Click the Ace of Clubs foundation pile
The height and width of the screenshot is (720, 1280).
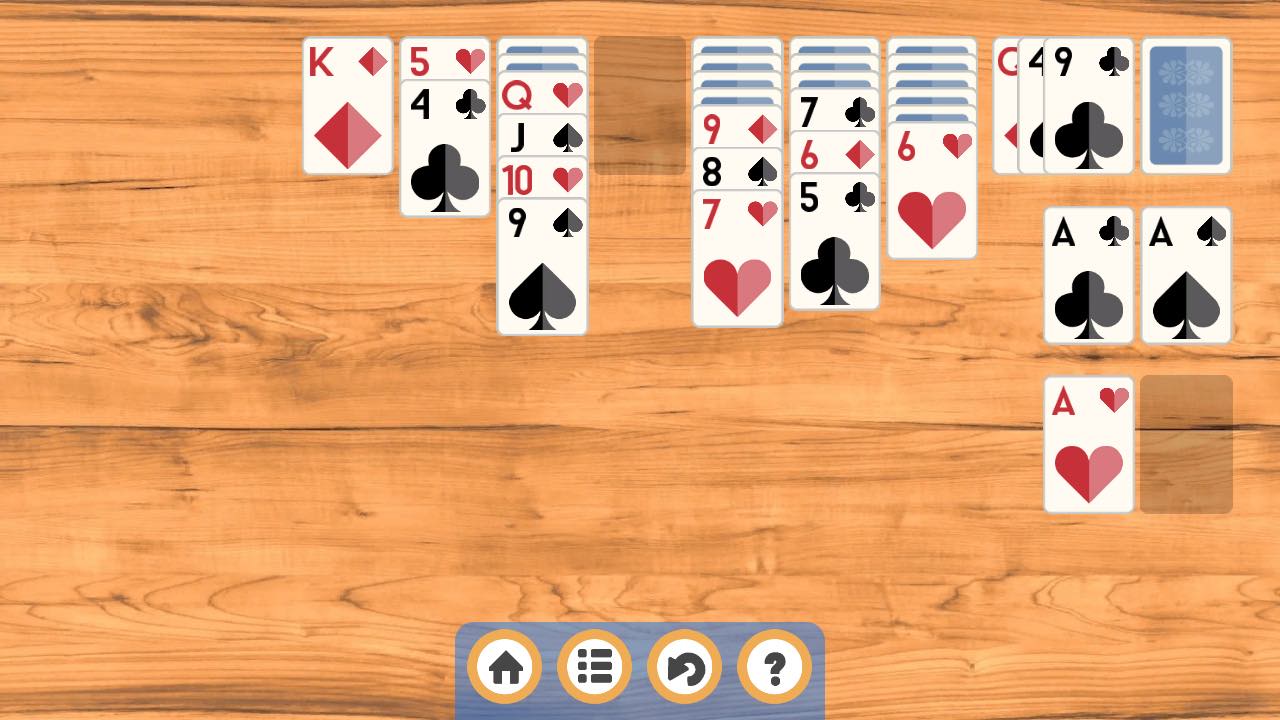click(1089, 277)
